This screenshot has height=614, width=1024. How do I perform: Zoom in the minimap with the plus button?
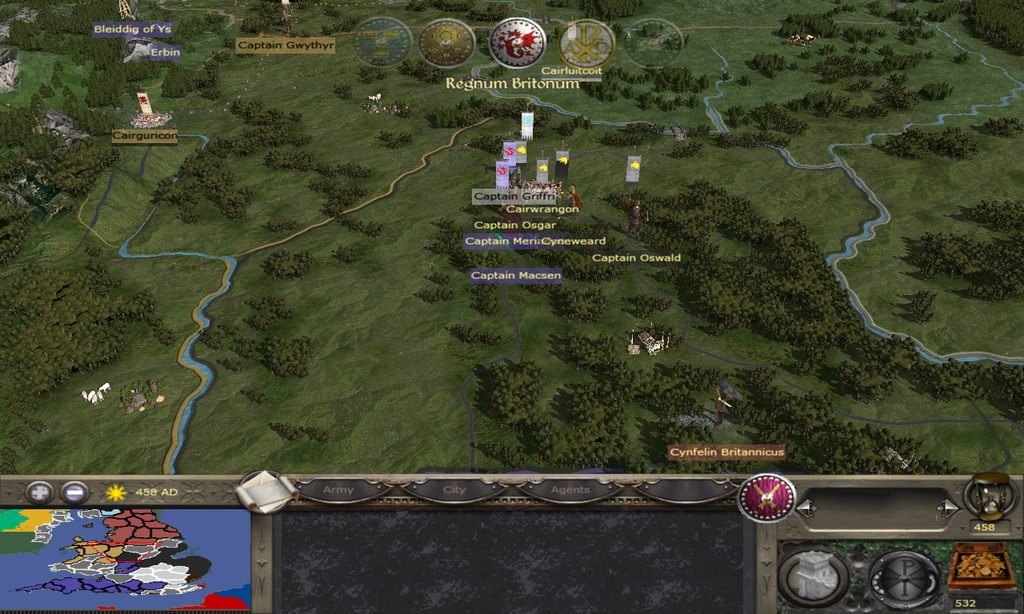(40, 492)
